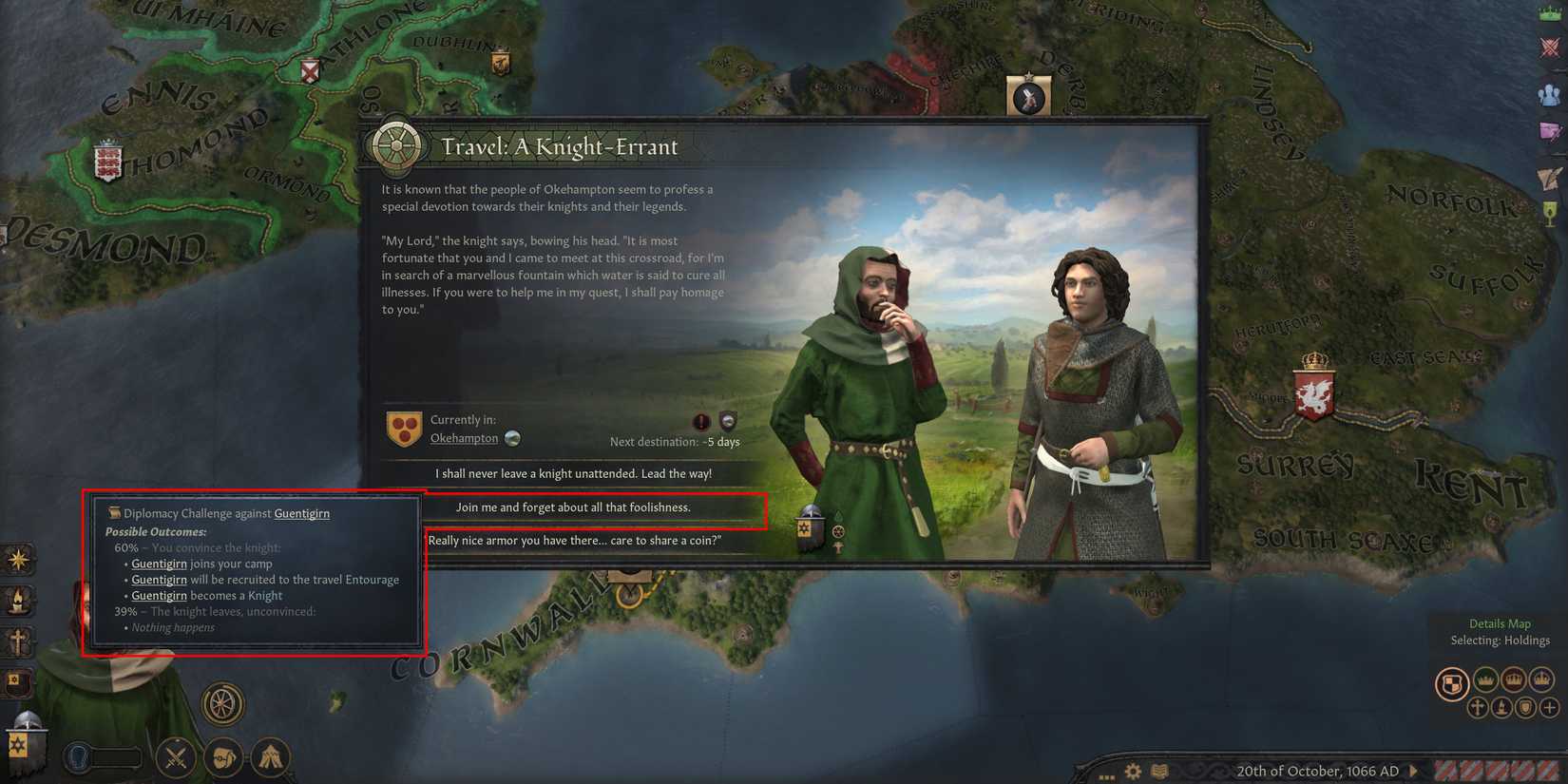Viewport: 1568px width, 784px height.
Task: Click the plus to show more map modes
Action: (1551, 708)
